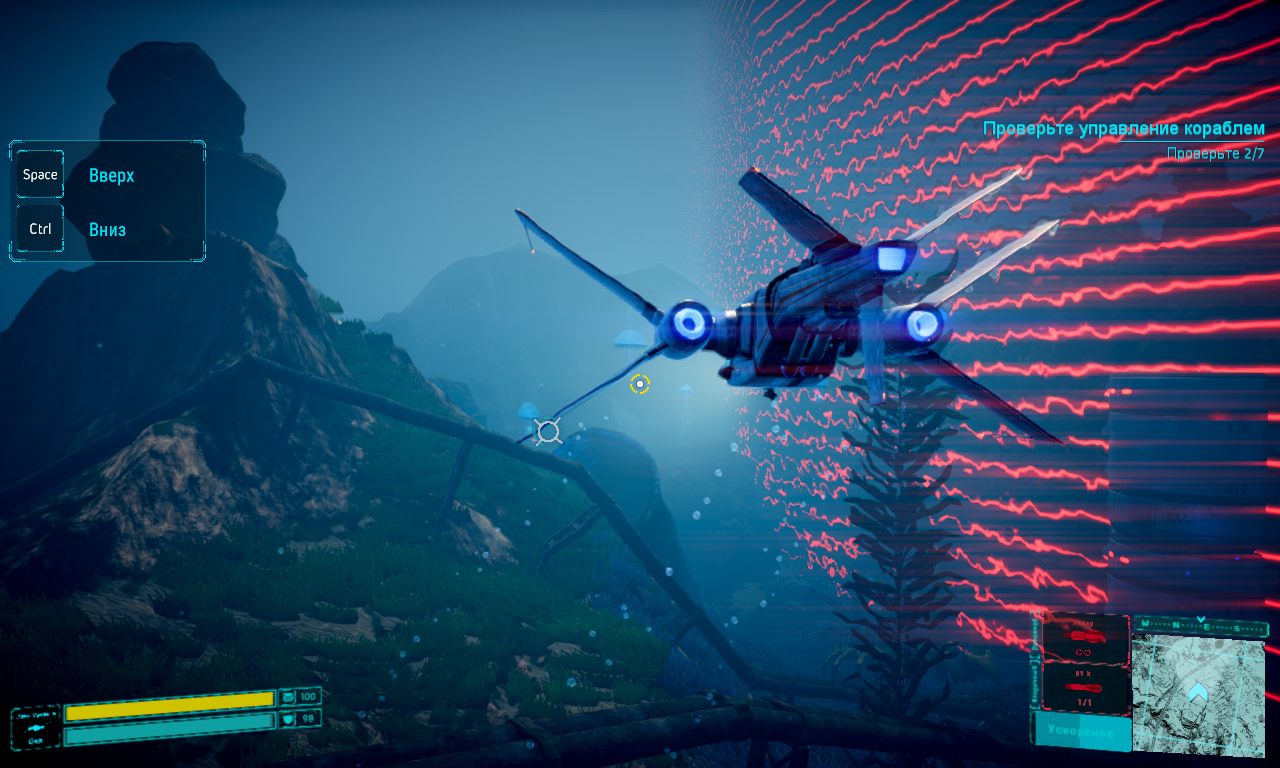Screen dimensions: 1280x768
Task: Click the compass heading strip
Action: (x=1200, y=627)
